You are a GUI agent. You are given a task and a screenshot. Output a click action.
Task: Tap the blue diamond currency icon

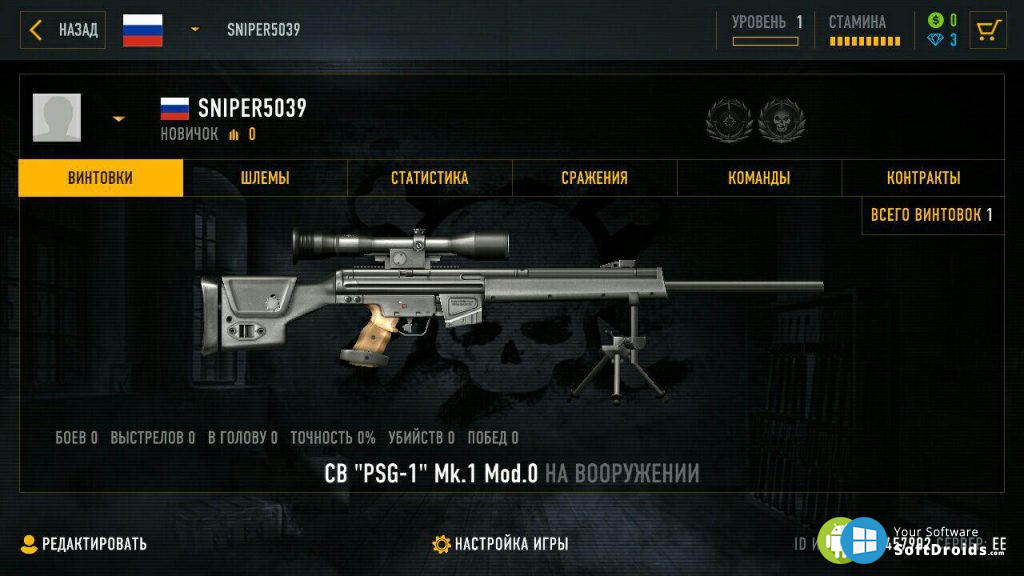(935, 40)
